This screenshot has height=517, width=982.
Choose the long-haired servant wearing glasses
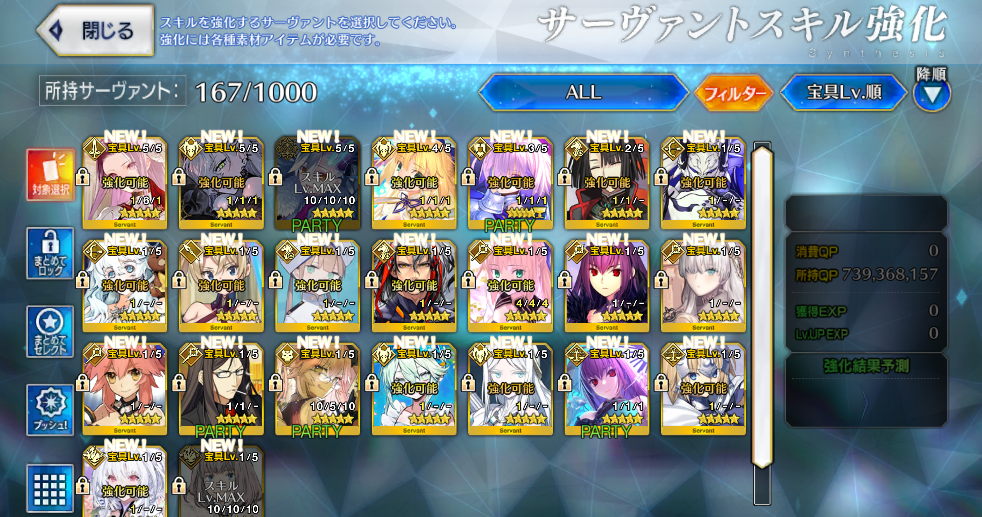click(x=221, y=387)
